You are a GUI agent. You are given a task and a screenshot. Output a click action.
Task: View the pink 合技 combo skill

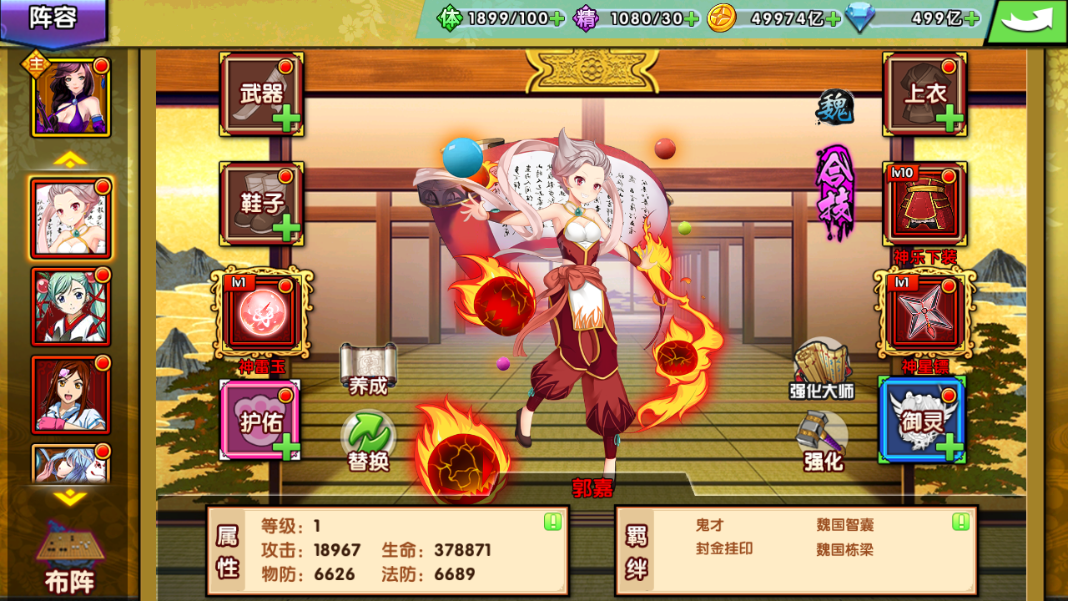click(835, 192)
